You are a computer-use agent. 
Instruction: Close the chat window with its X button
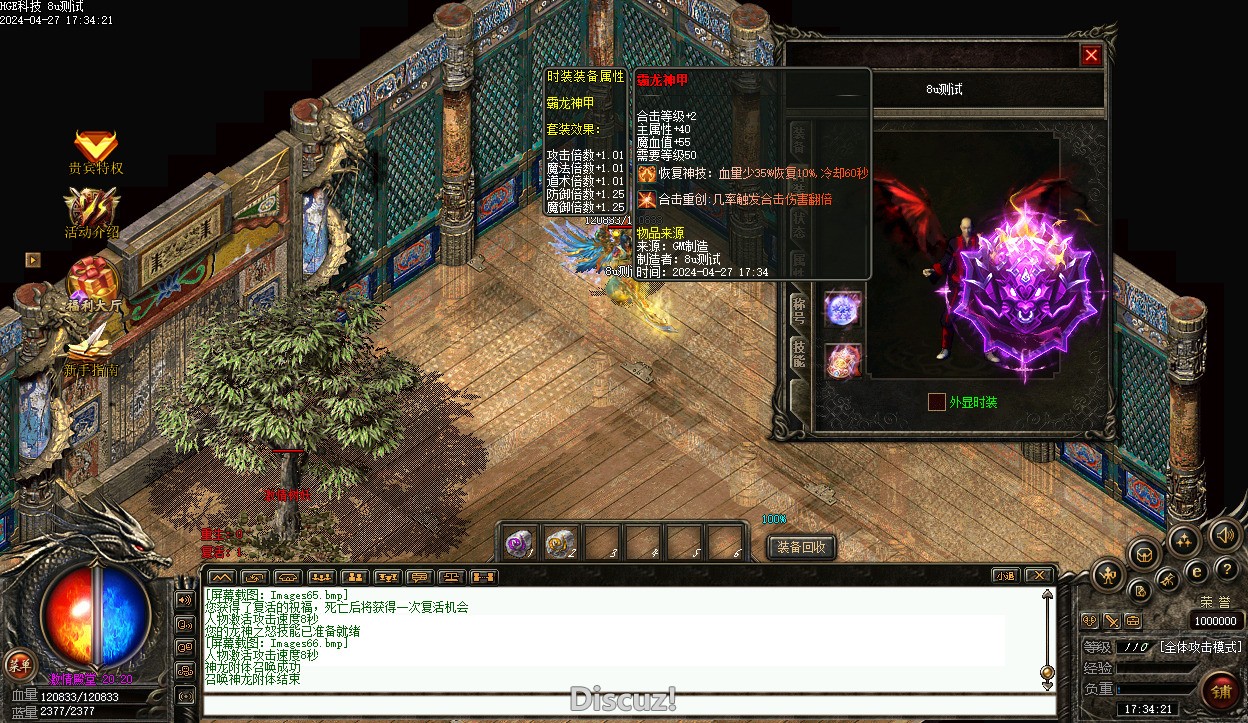[1039, 576]
